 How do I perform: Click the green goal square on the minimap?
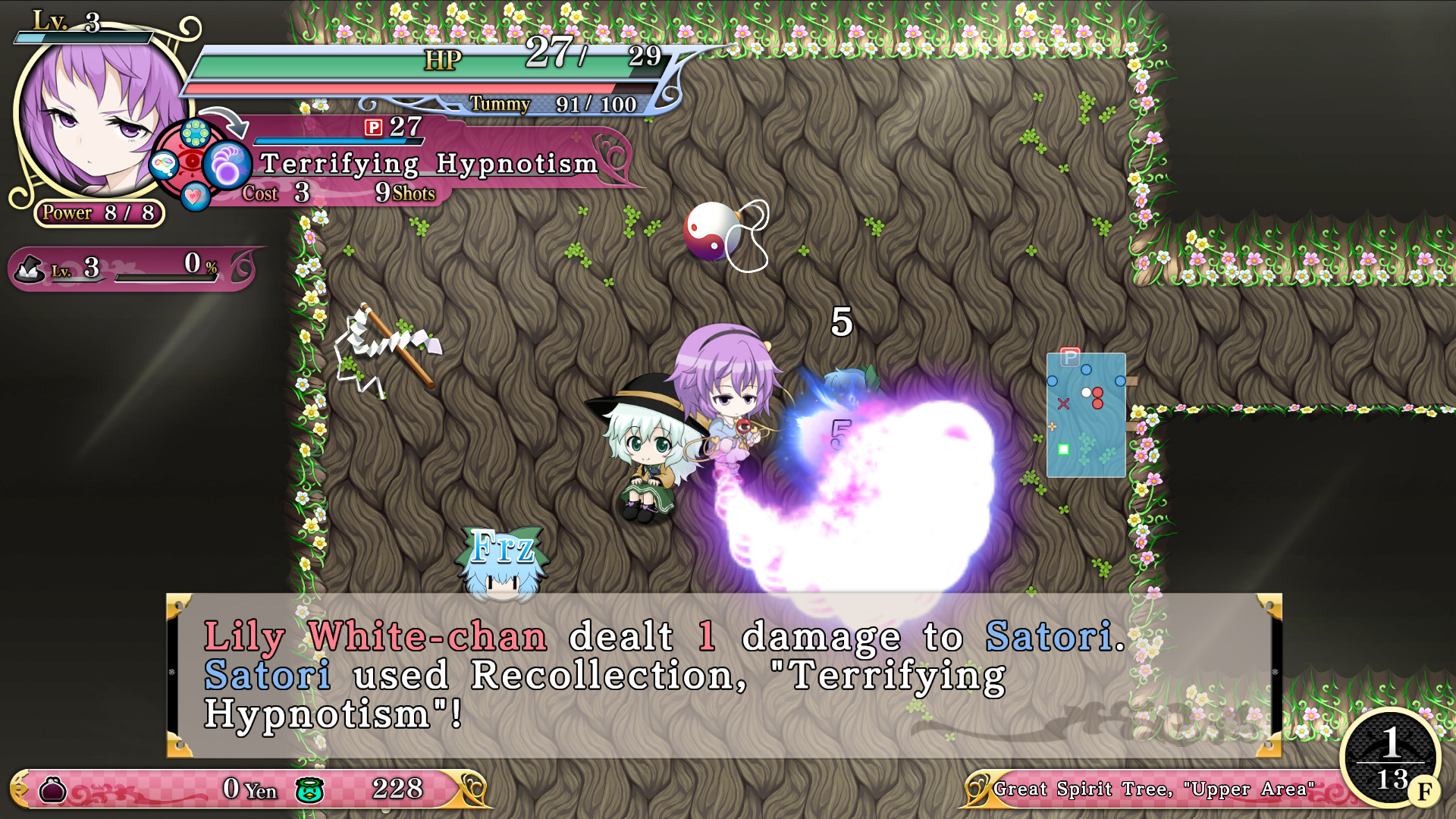coord(1062,450)
